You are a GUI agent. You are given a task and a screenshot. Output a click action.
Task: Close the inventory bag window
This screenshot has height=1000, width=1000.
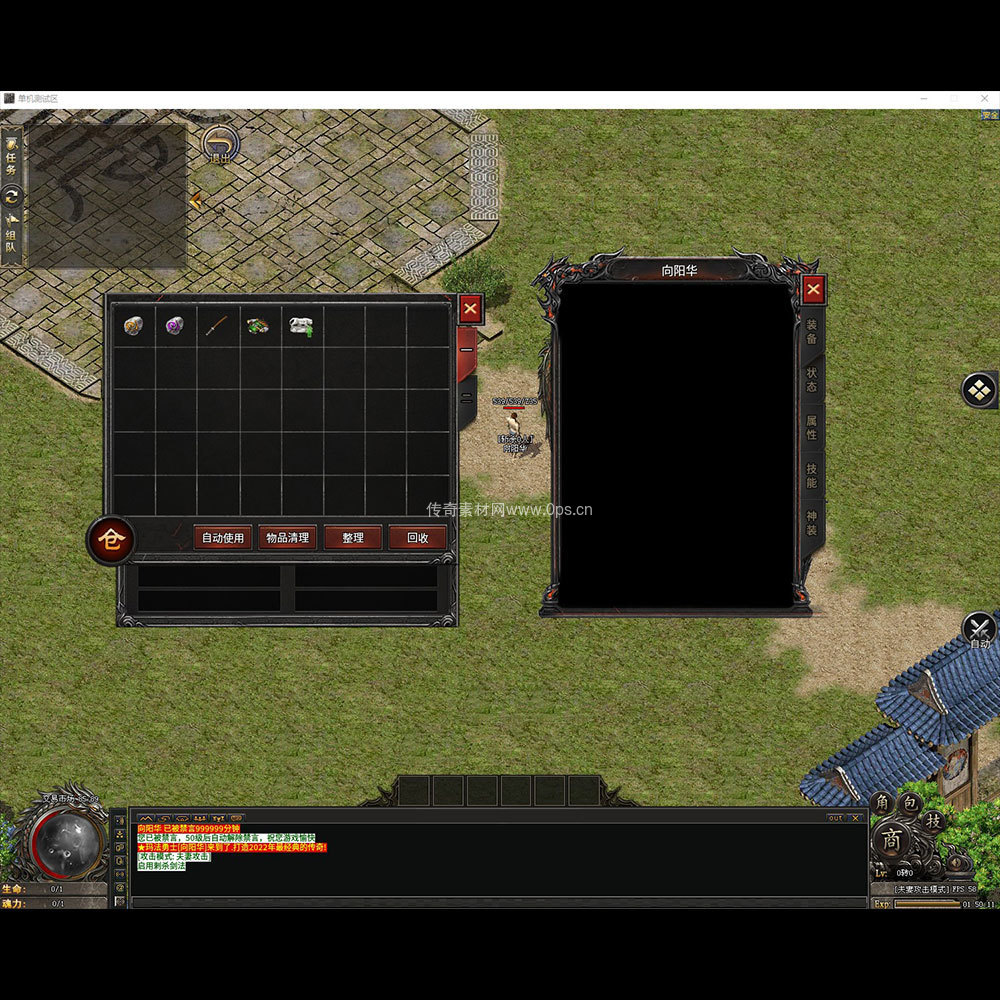(470, 309)
